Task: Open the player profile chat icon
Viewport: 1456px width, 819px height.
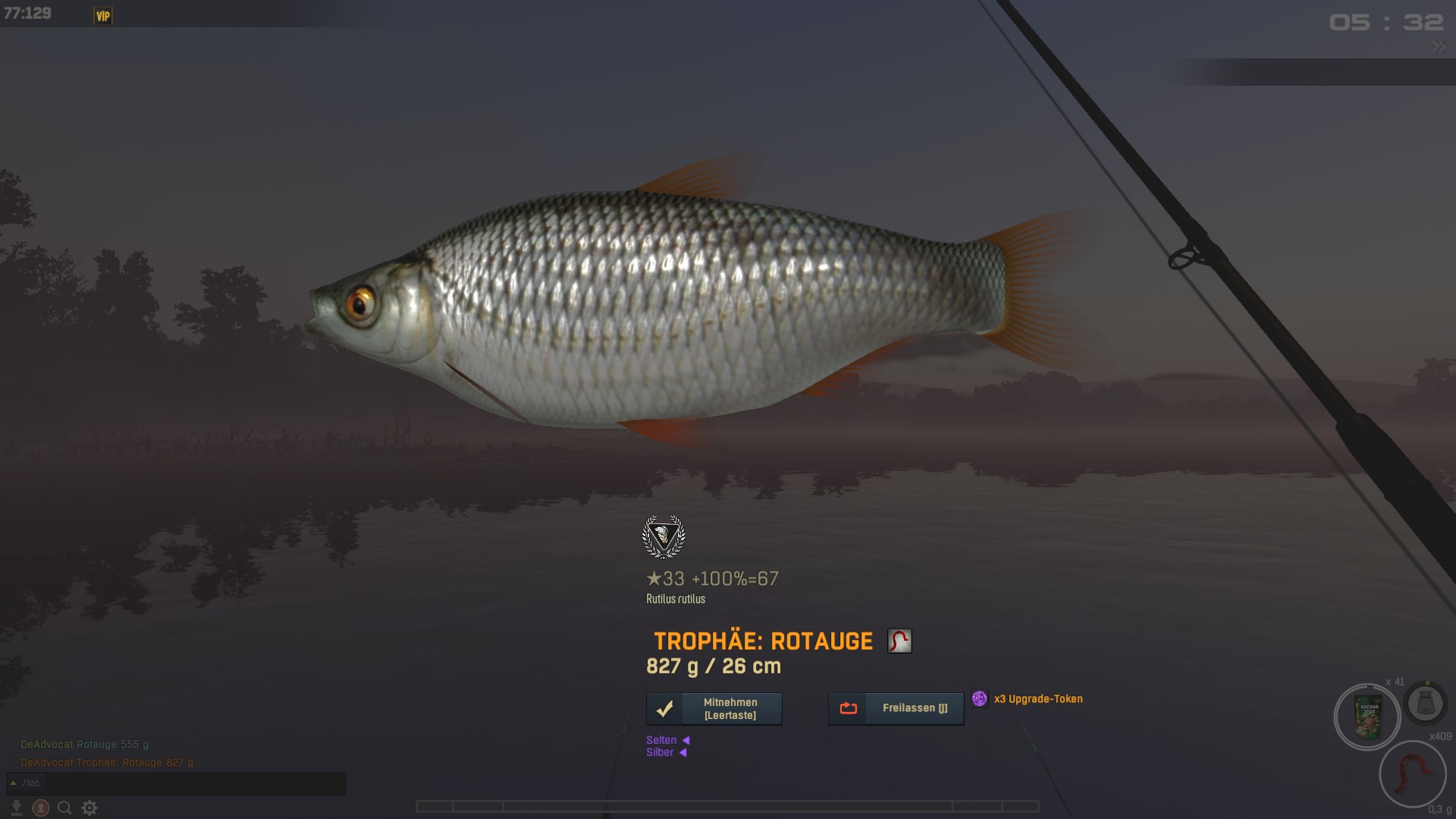Action: [x=41, y=808]
